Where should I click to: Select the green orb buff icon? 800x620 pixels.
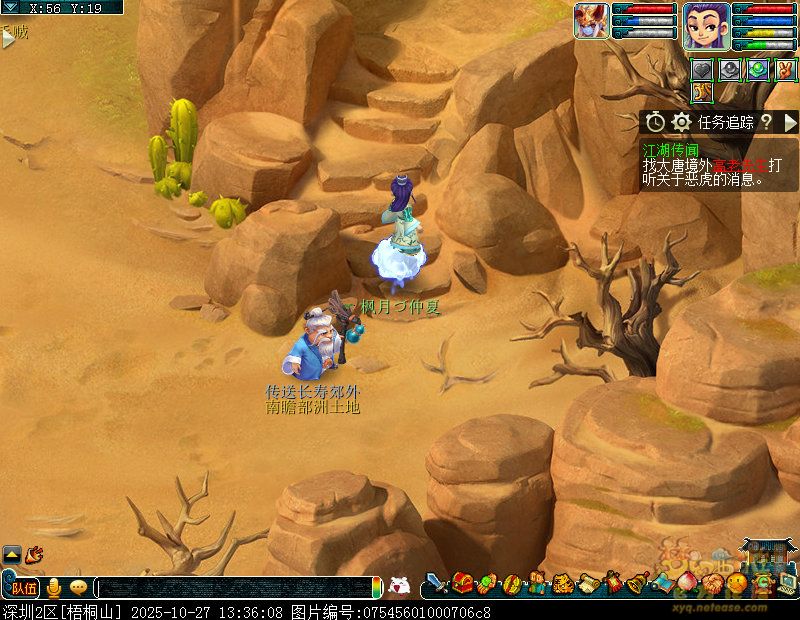758,69
